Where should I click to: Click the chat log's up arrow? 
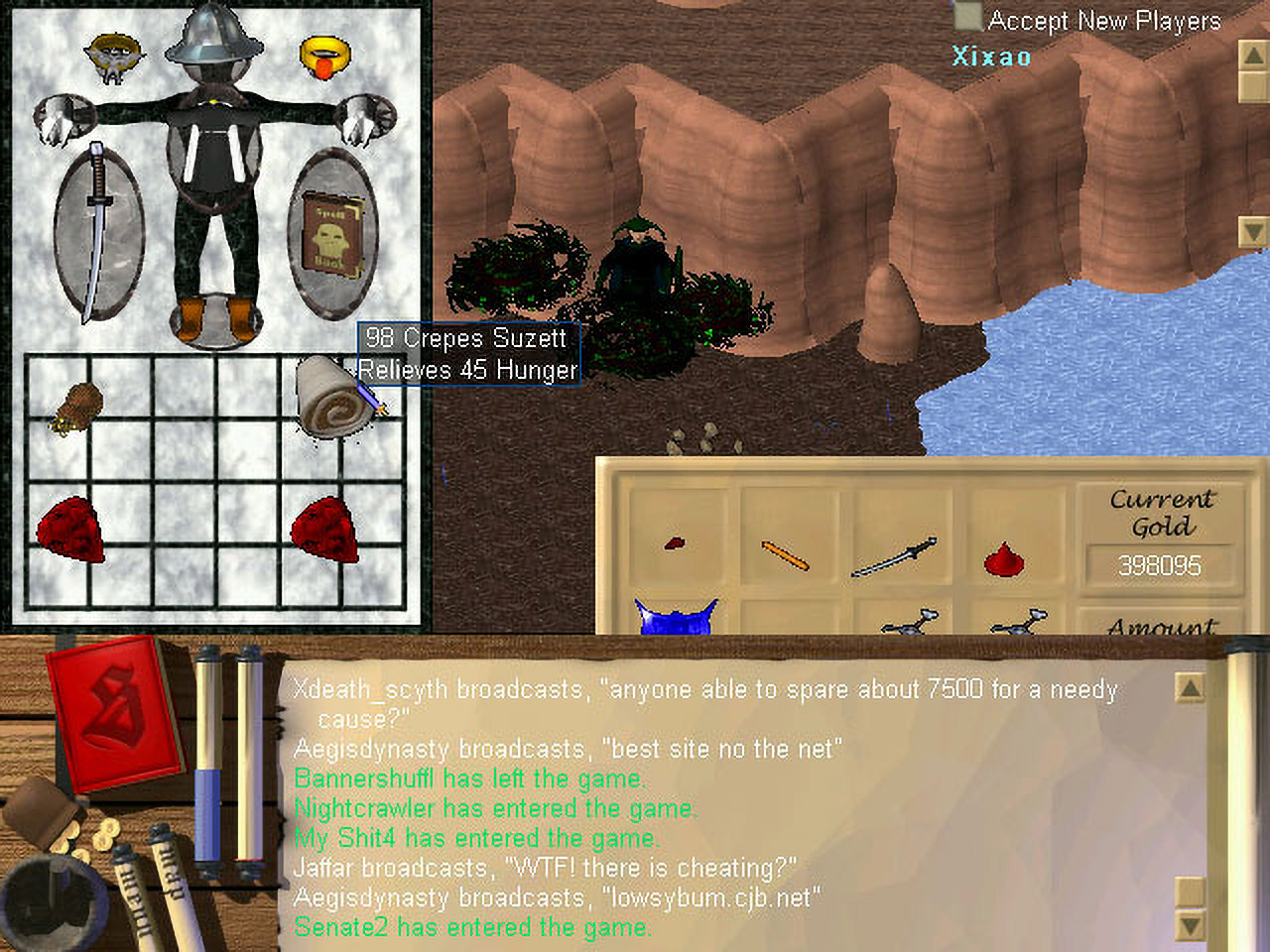(x=1190, y=686)
